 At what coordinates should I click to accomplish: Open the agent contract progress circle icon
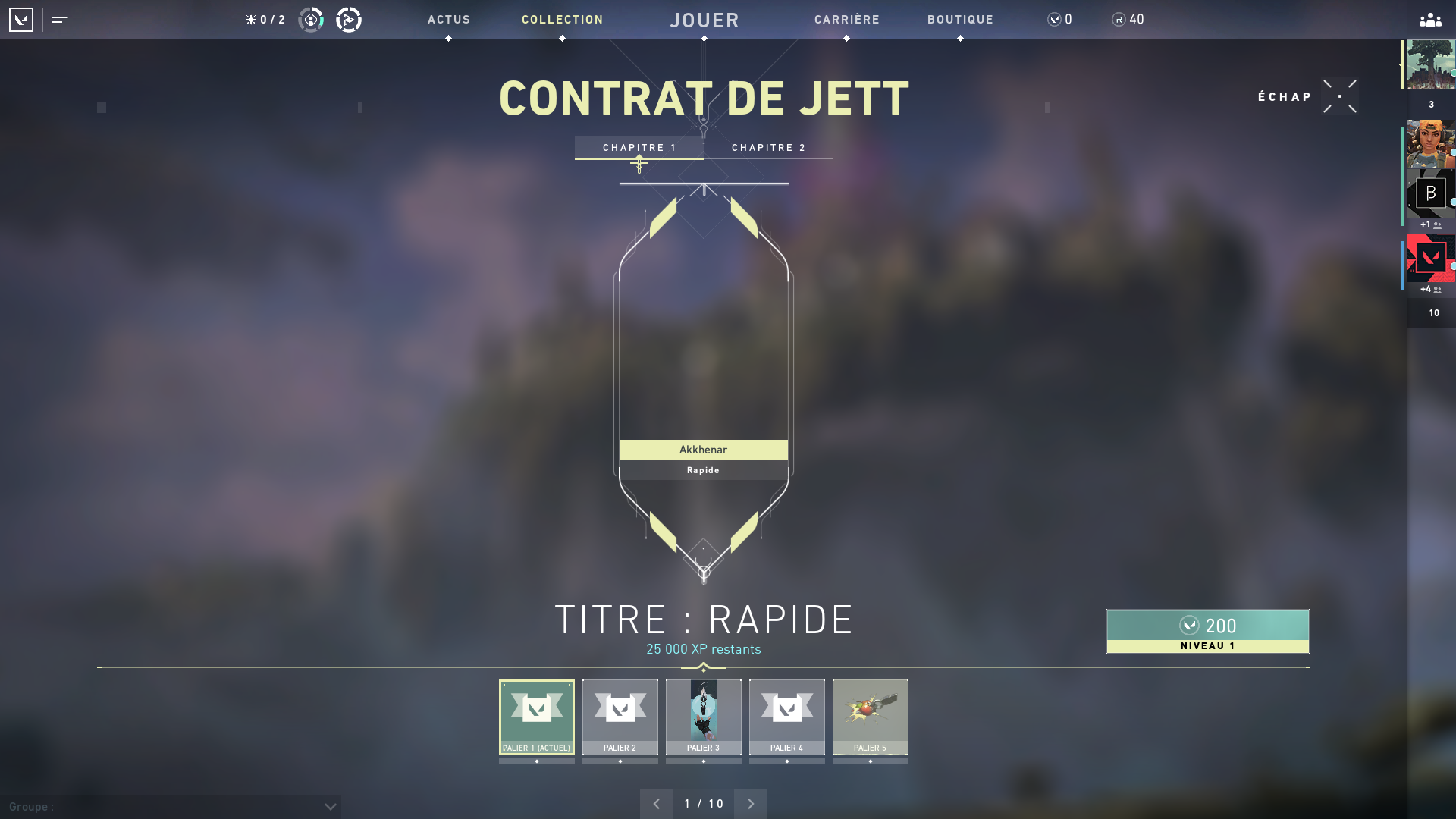[x=310, y=20]
